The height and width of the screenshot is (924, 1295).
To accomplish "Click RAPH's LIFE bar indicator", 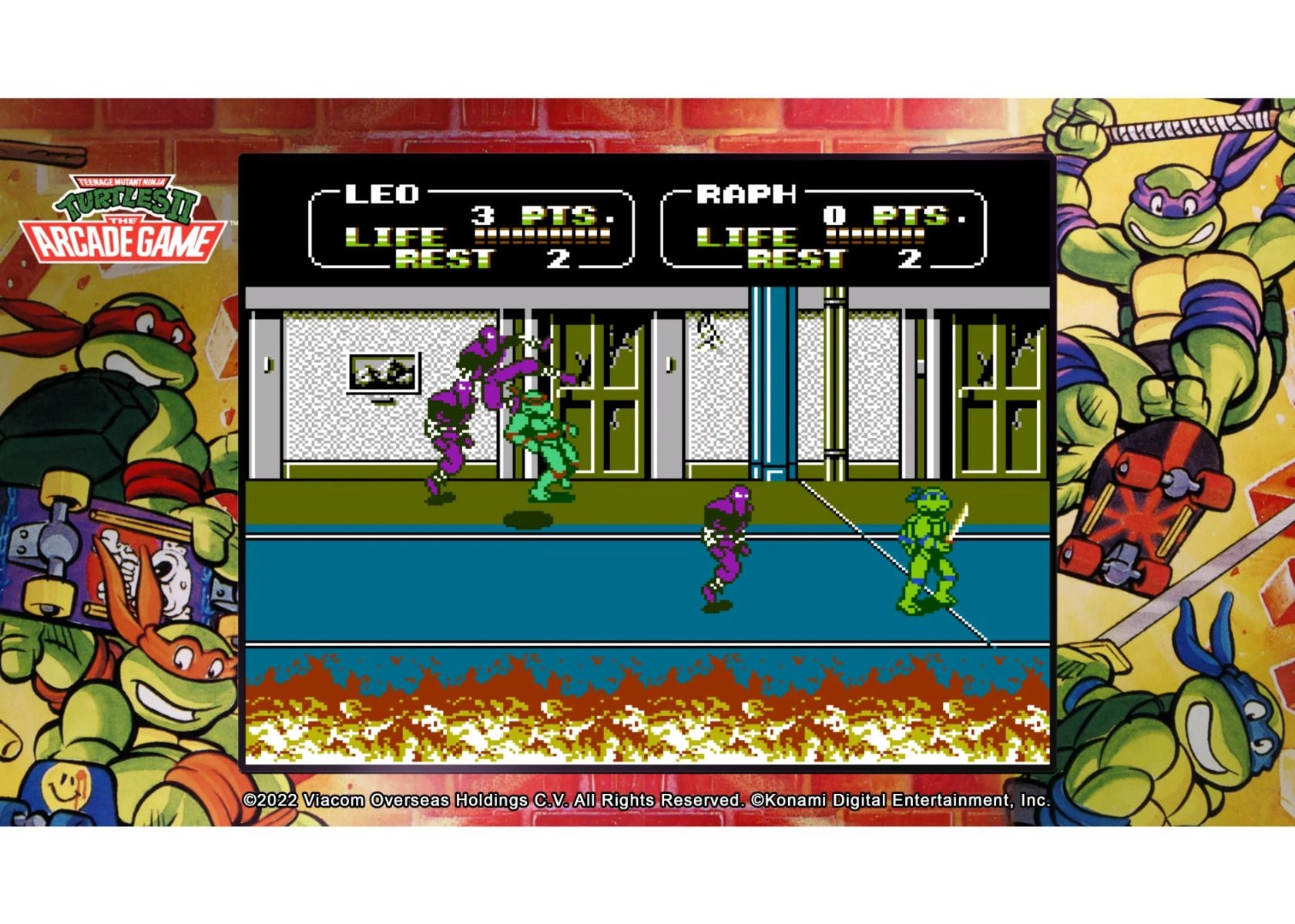I will click(x=874, y=236).
